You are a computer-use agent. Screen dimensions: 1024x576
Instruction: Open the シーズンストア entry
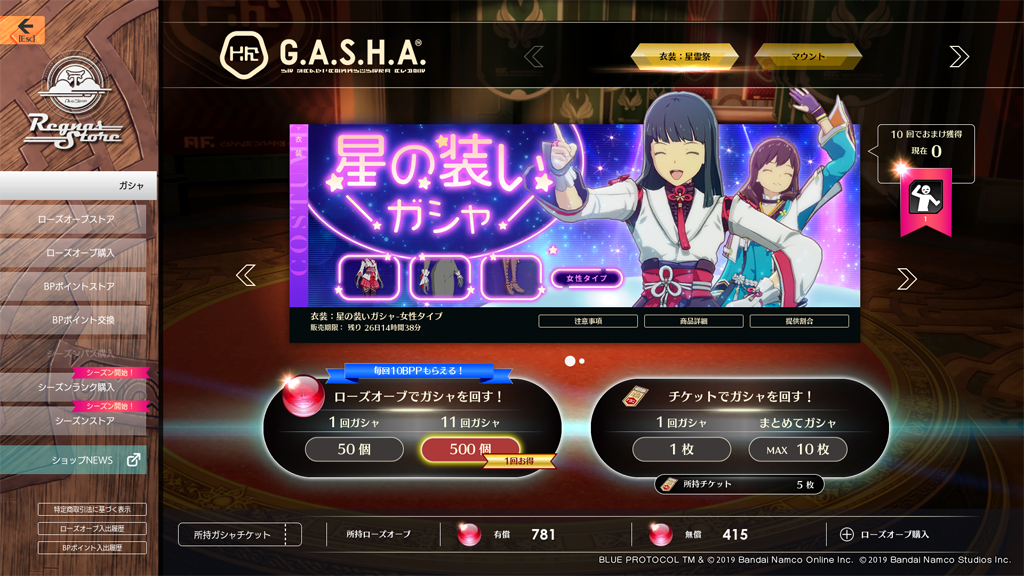(75, 421)
